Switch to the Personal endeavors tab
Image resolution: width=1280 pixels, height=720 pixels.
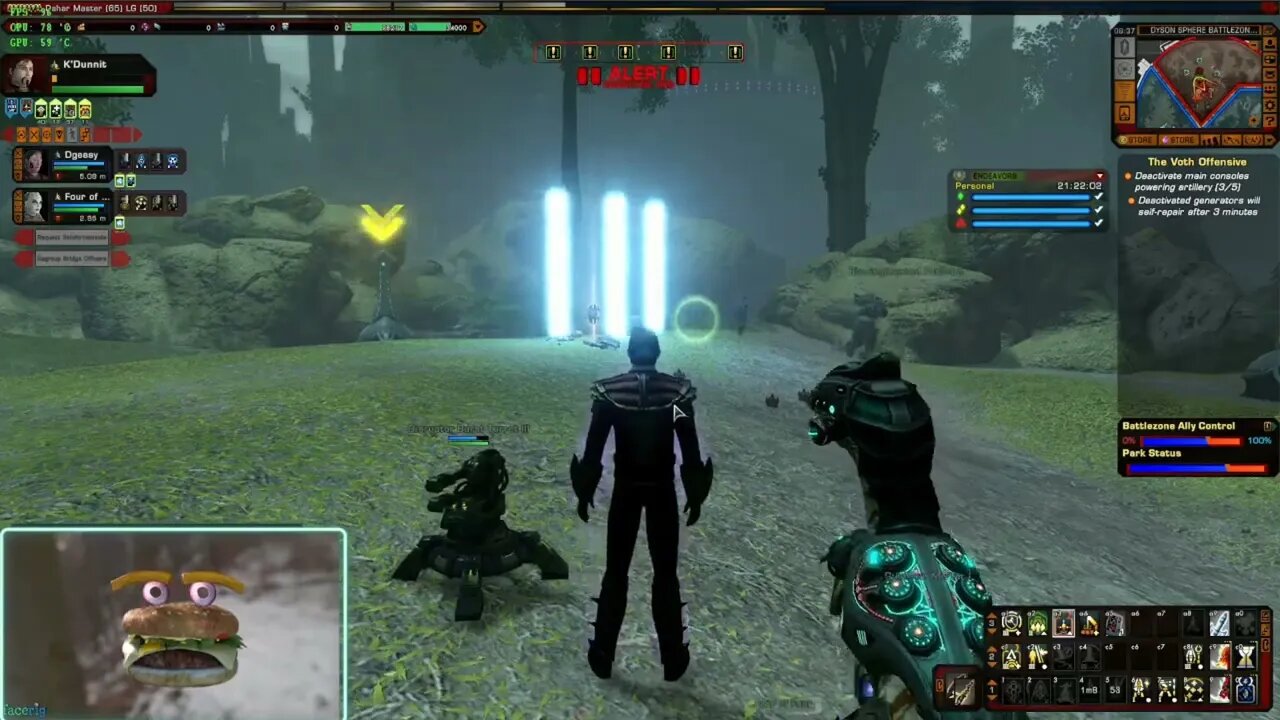[x=973, y=186]
